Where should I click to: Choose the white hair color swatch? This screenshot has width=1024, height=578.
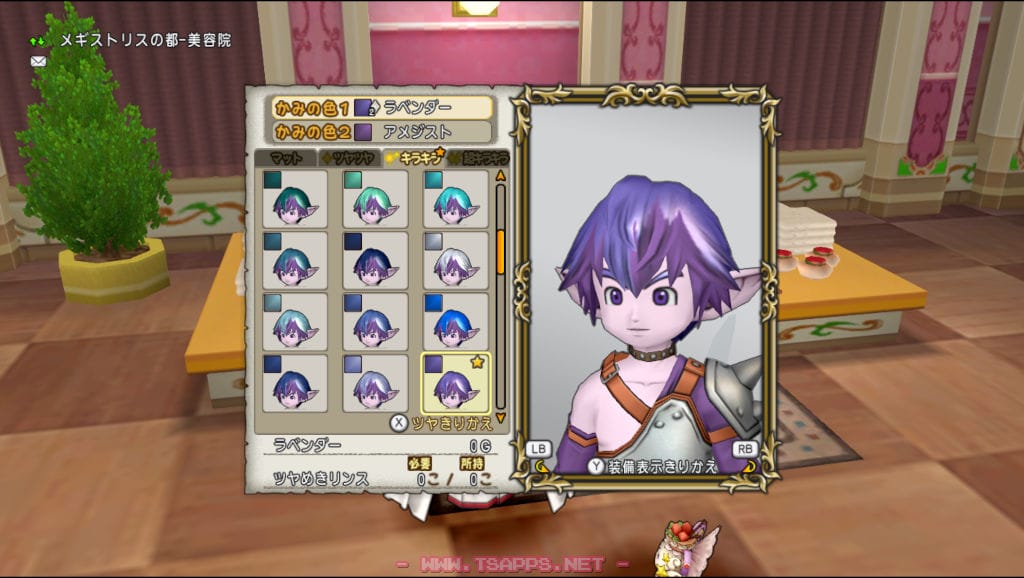tap(456, 260)
